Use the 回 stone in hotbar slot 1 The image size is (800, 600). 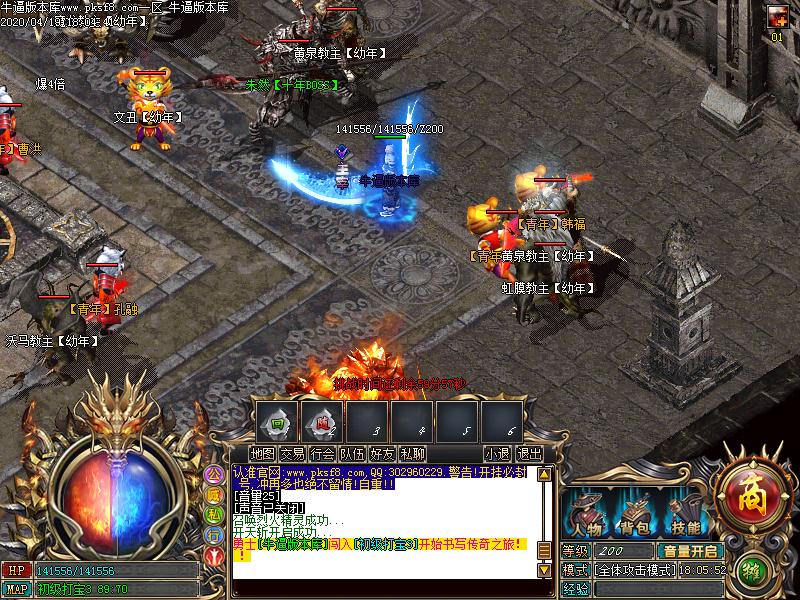[279, 422]
